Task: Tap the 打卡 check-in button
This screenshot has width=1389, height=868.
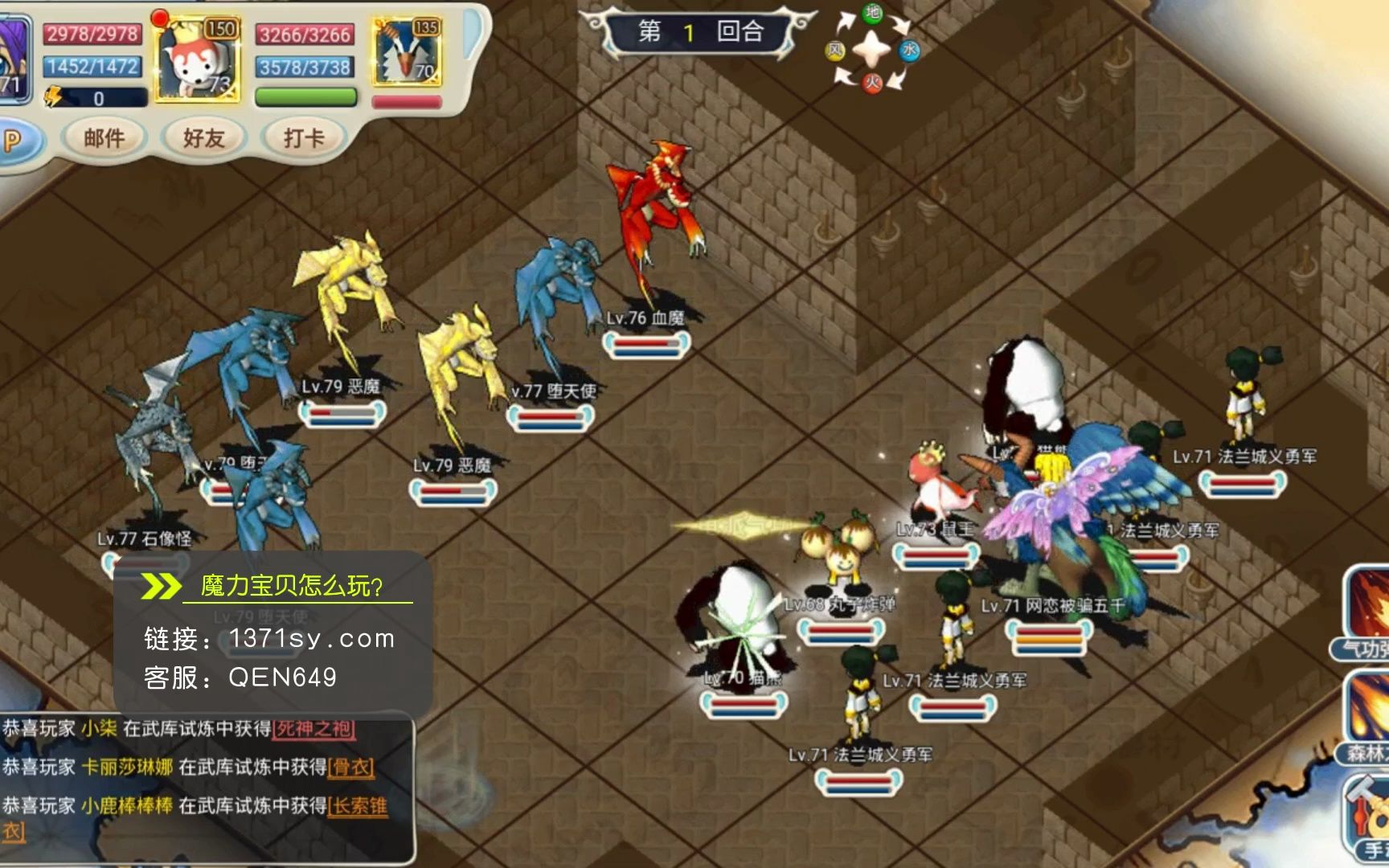Action: click(x=304, y=138)
